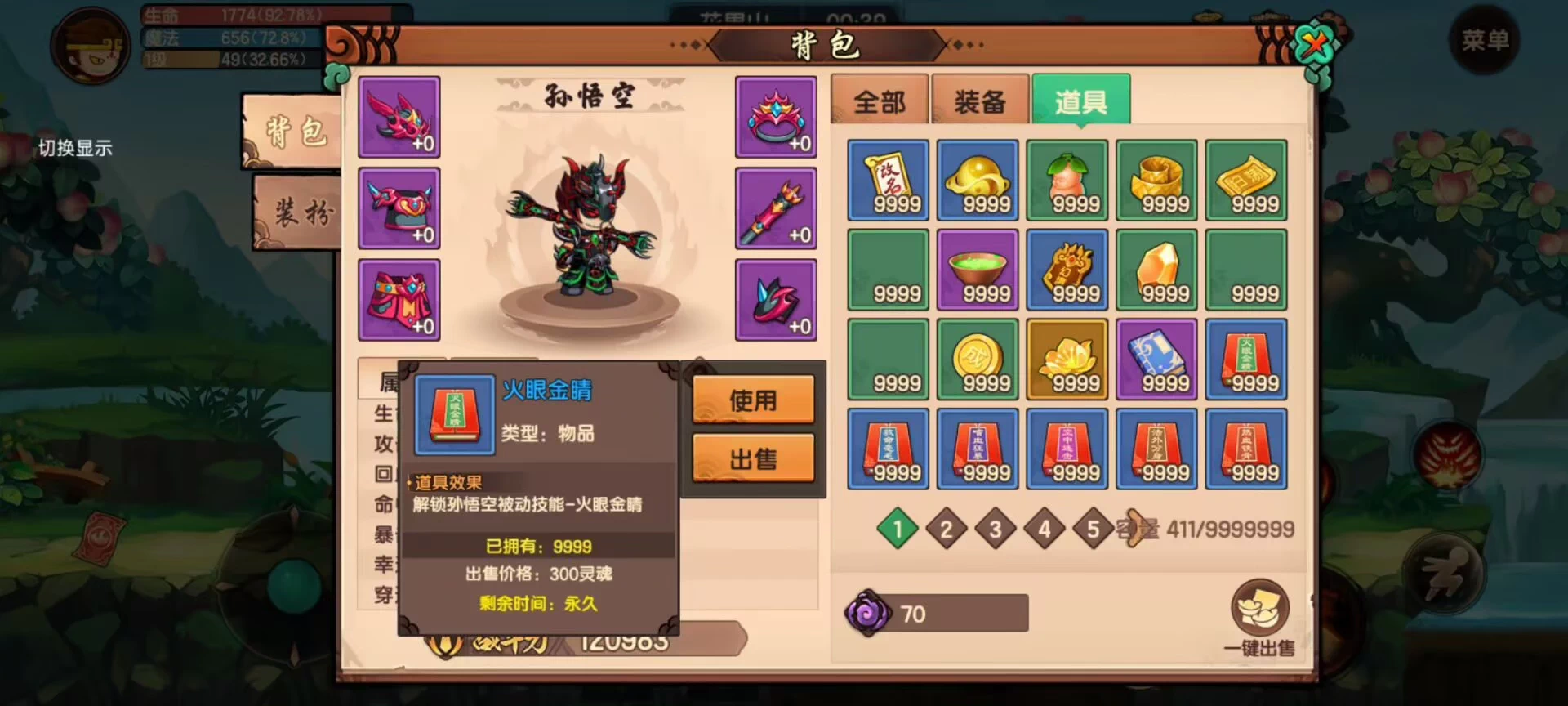Select the 改名 rename card item

point(888,180)
